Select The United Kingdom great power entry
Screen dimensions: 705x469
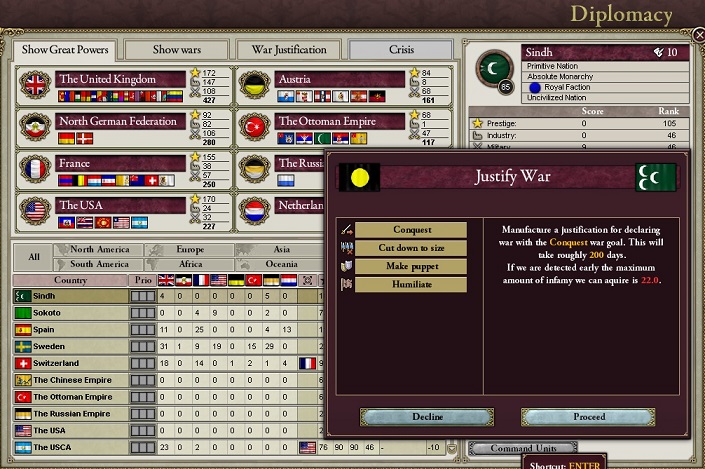(121, 80)
